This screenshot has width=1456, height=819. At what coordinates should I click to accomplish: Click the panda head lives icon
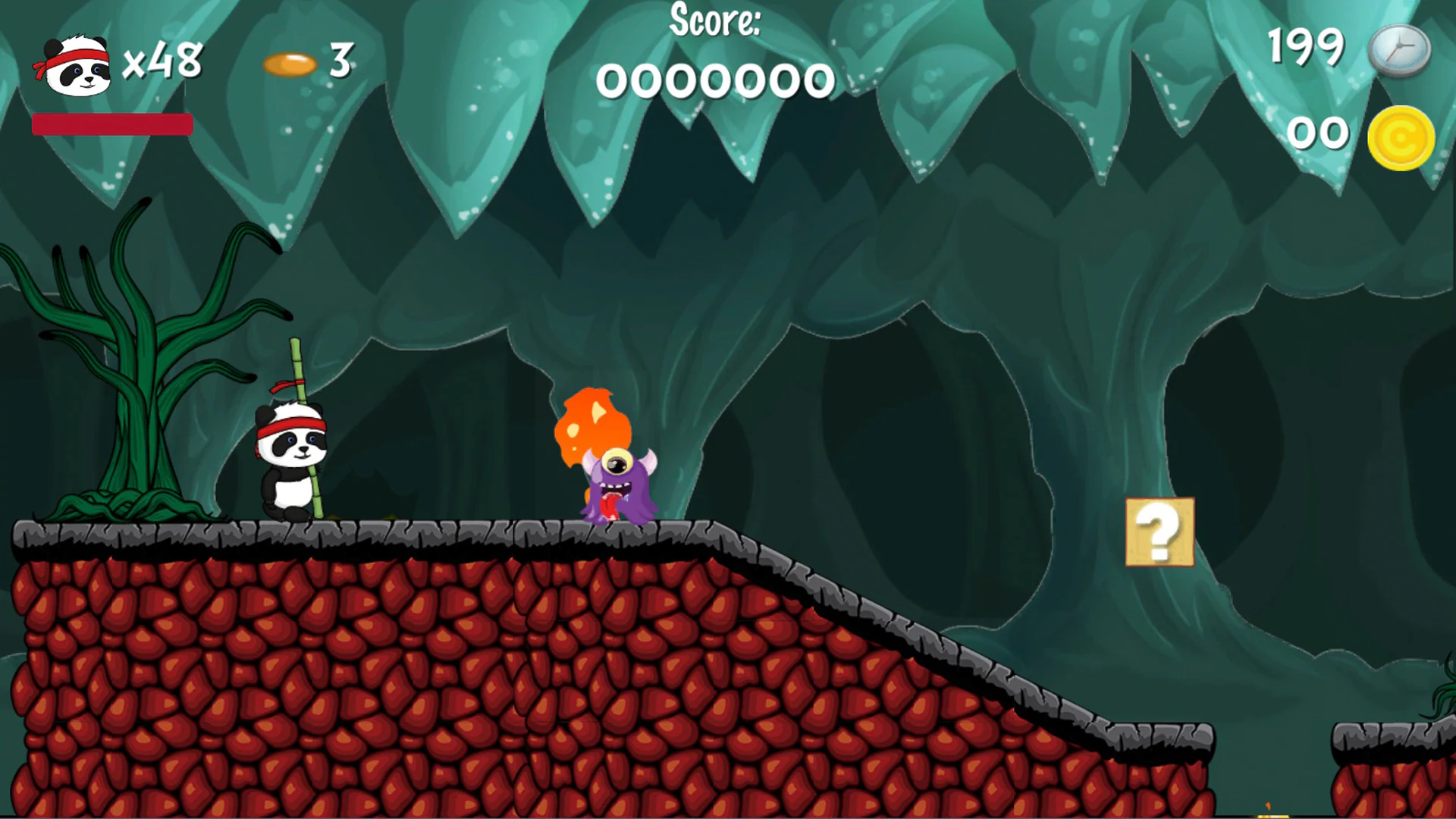pos(76,64)
